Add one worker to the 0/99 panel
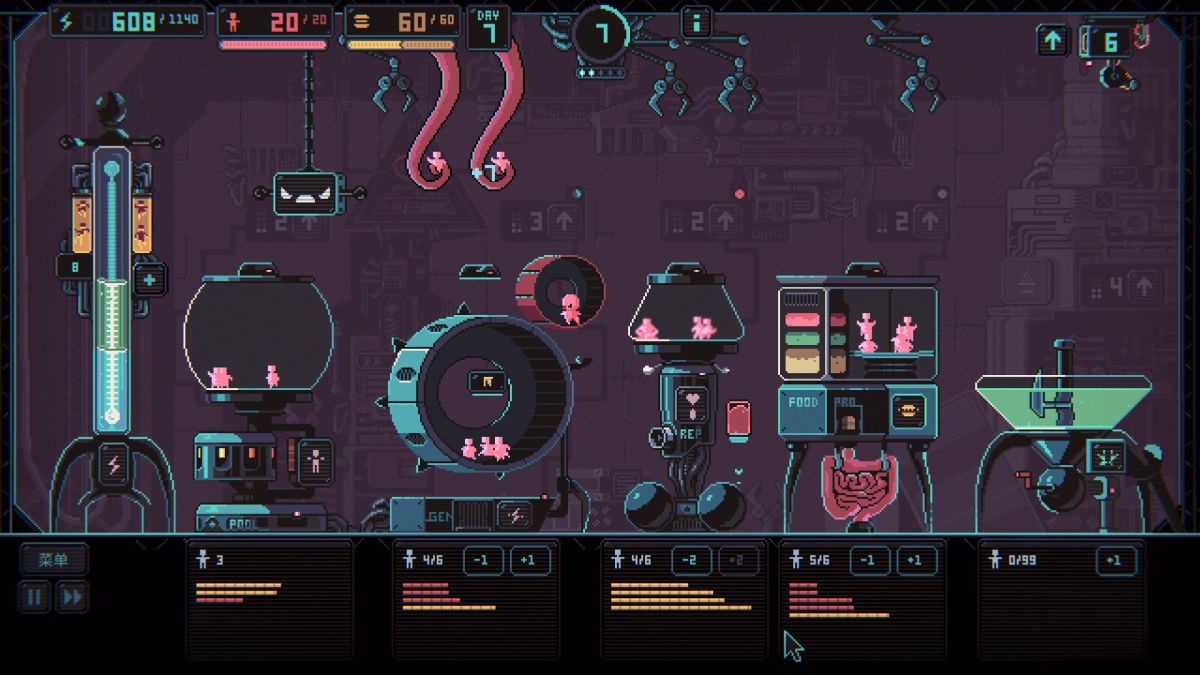Image resolution: width=1200 pixels, height=675 pixels. click(x=1115, y=561)
